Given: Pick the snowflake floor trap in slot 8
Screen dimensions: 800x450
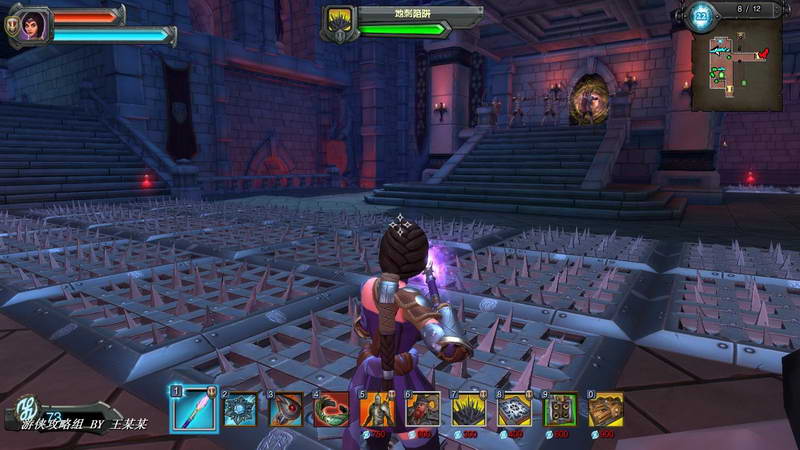Looking at the screenshot, I should (514, 409).
